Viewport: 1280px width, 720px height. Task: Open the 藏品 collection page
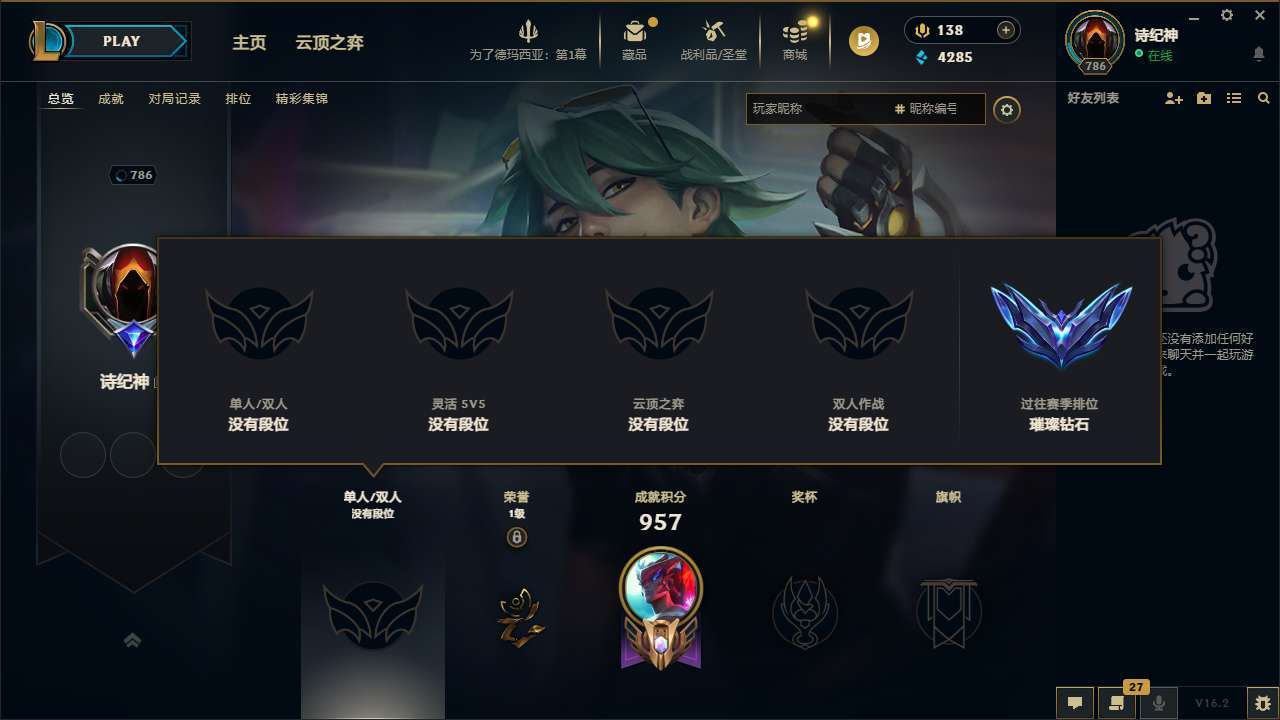click(636, 40)
